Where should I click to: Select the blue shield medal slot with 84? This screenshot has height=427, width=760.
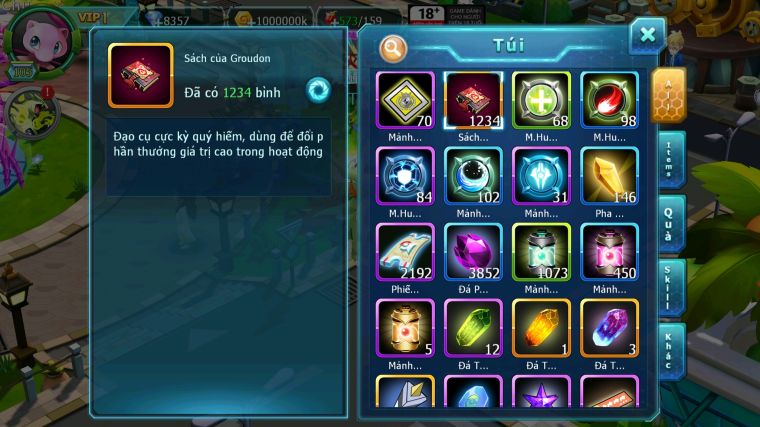tap(405, 176)
